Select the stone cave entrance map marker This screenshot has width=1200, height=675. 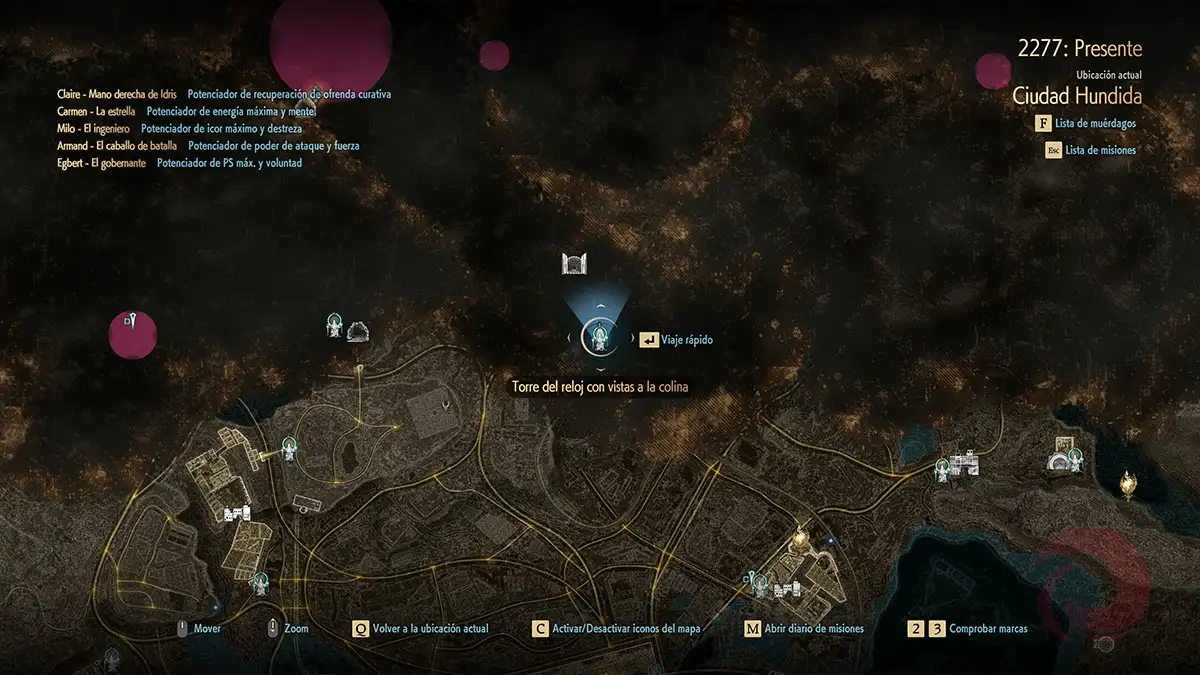[358, 331]
